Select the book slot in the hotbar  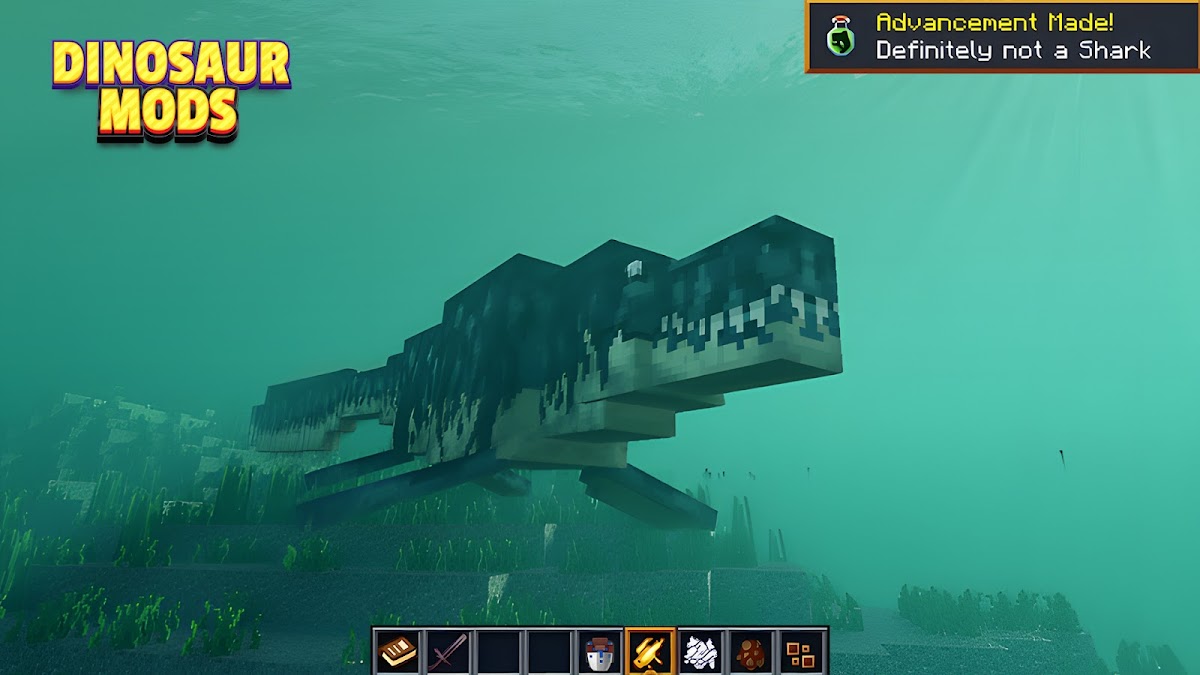point(397,653)
